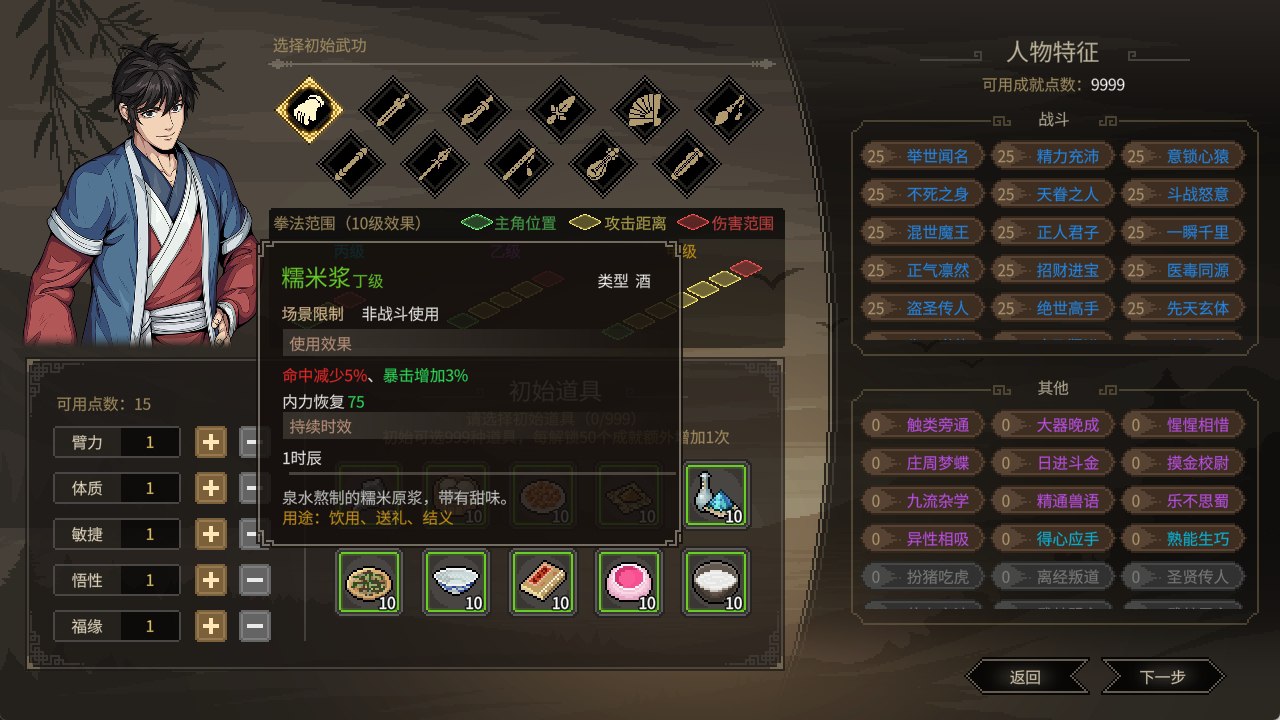The width and height of the screenshot is (1280, 720).
Task: Increase 臂力 with its plus button
Action: [210, 441]
